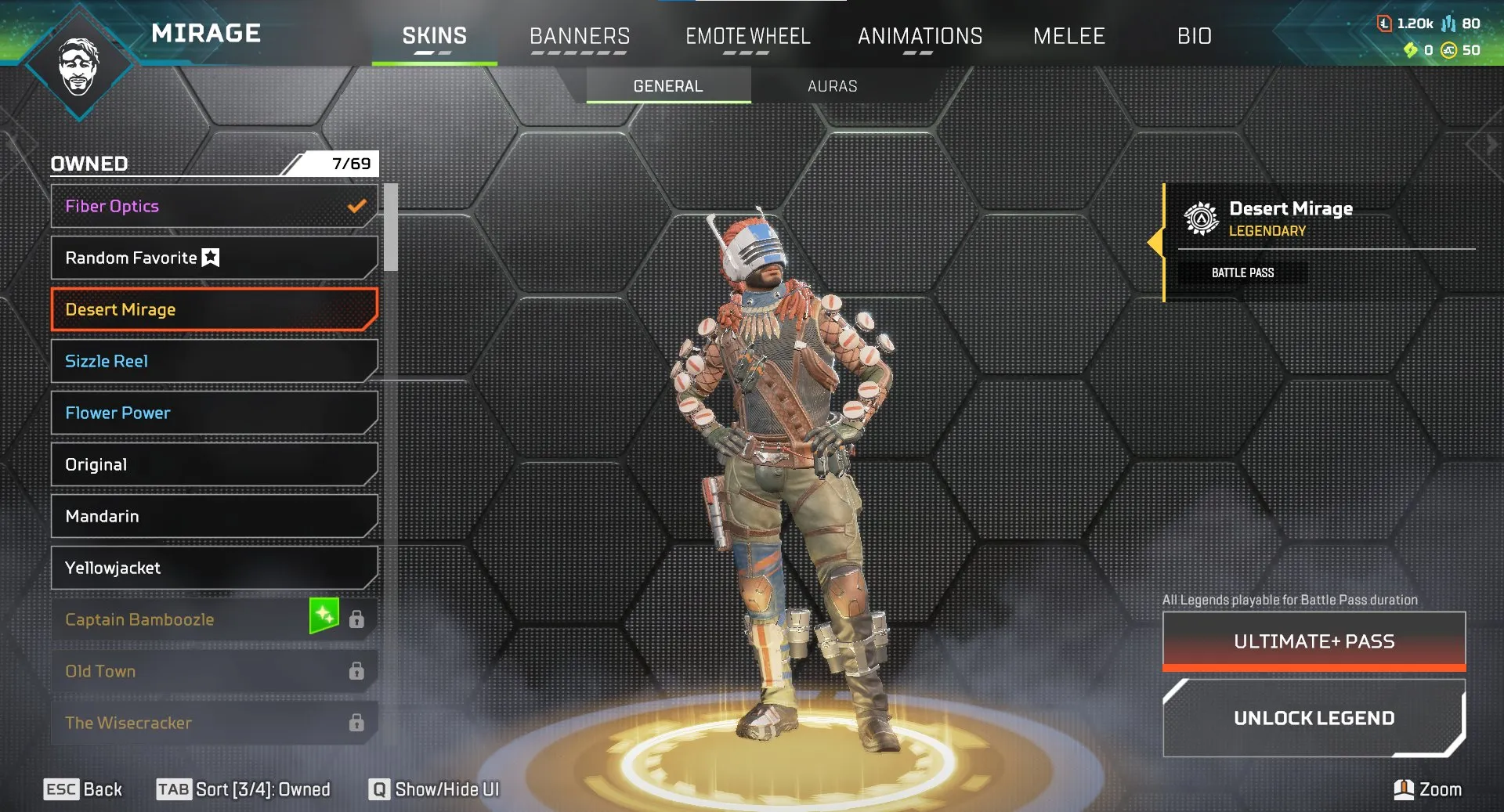Click the equipped checkmark on Fiber Optics
The width and height of the screenshot is (1504, 812).
pyautogui.click(x=356, y=206)
